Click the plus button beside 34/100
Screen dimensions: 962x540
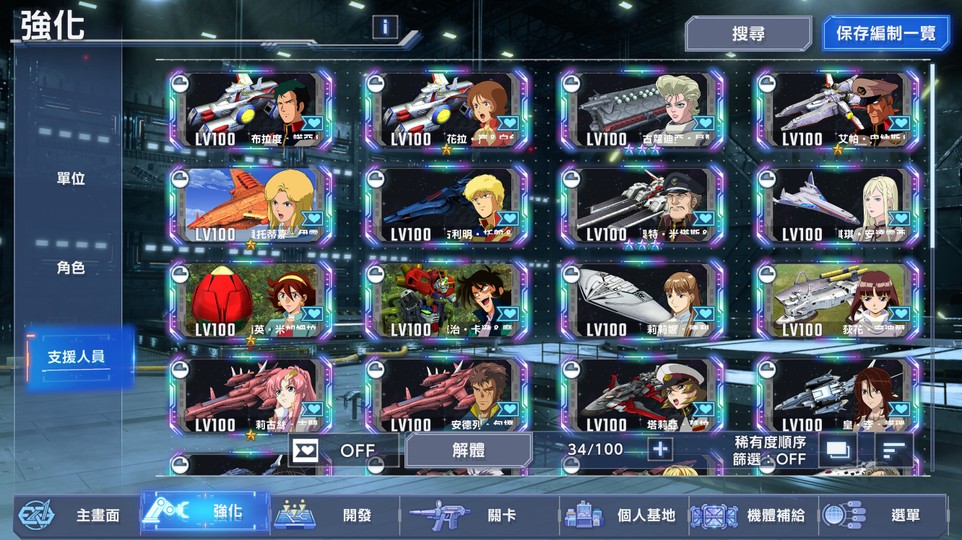point(659,449)
